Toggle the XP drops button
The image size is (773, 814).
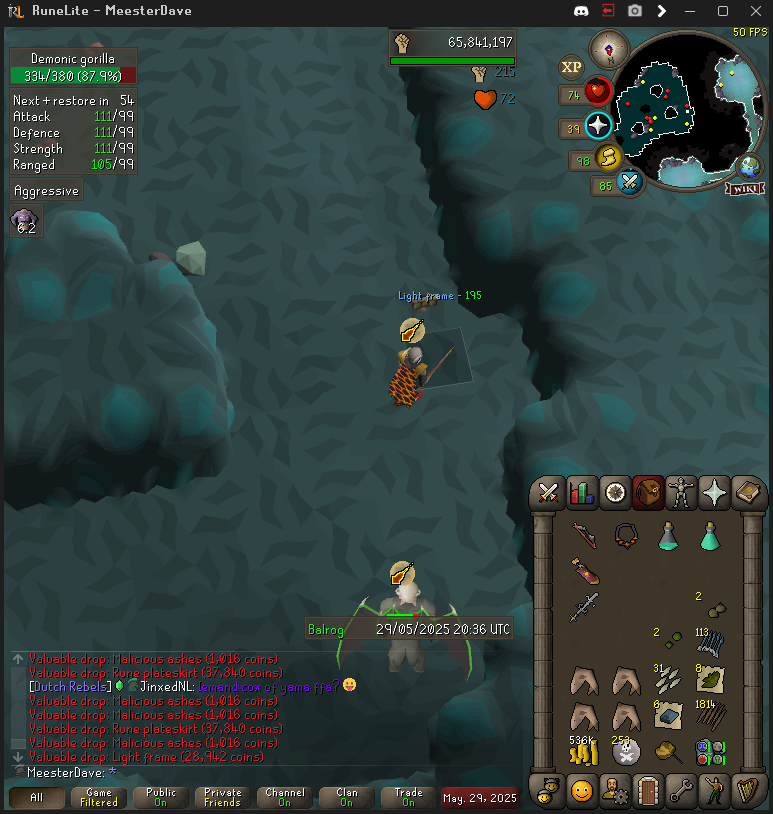coord(571,67)
